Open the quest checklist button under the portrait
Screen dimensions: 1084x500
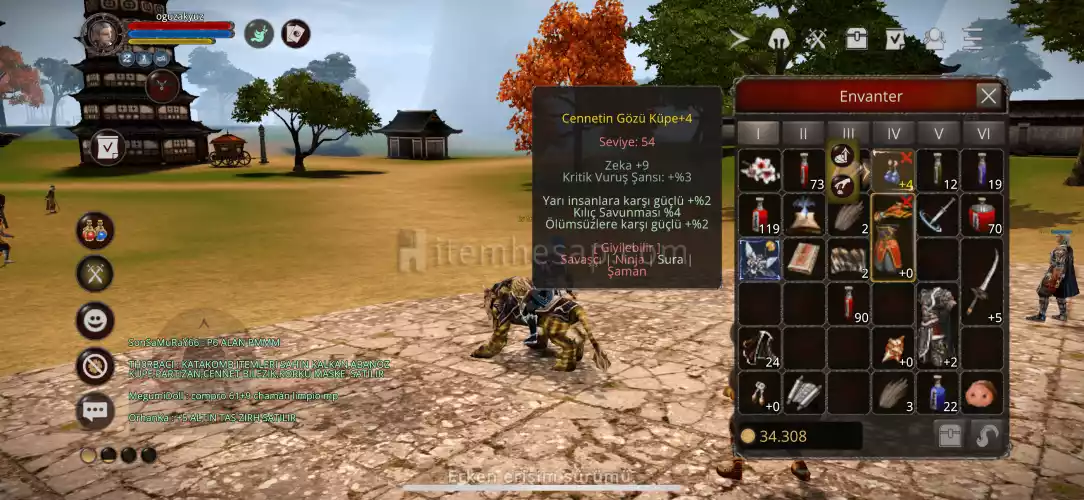107,147
